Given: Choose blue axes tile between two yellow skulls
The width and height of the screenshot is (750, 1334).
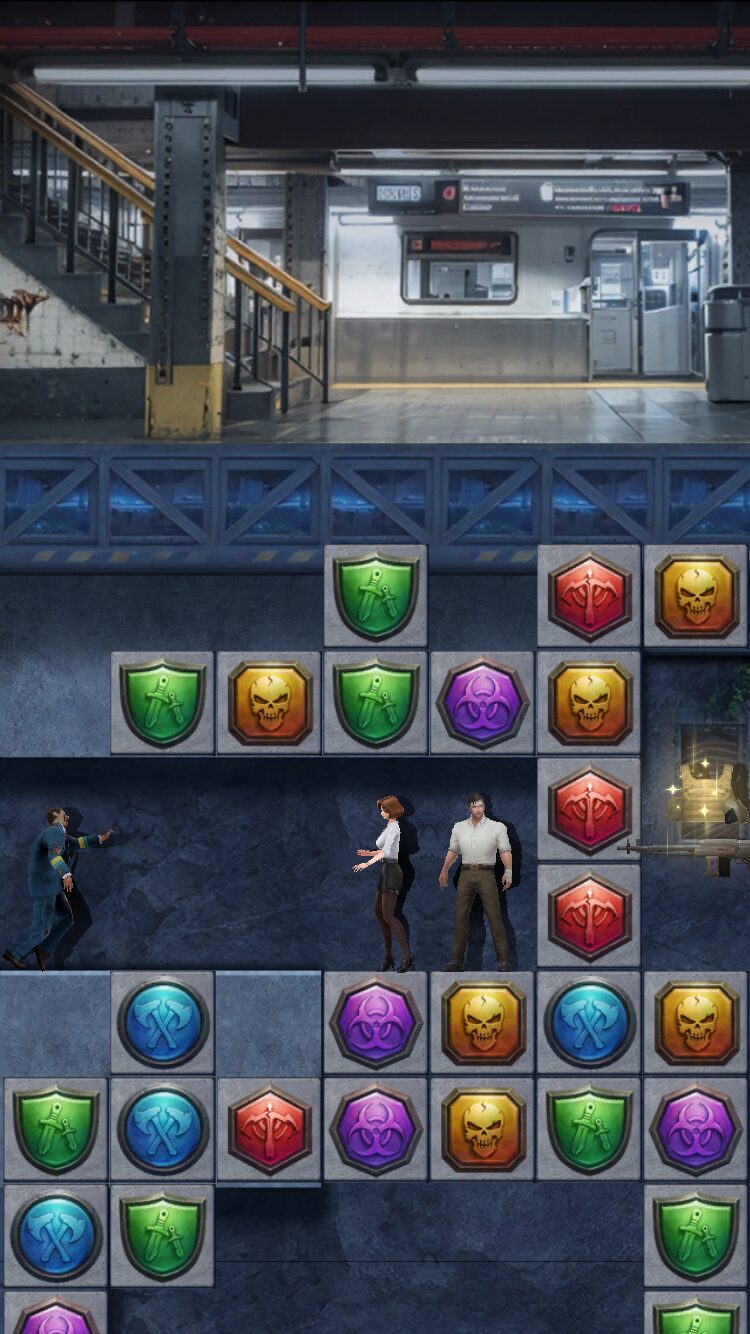Looking at the screenshot, I should coord(590,1023).
